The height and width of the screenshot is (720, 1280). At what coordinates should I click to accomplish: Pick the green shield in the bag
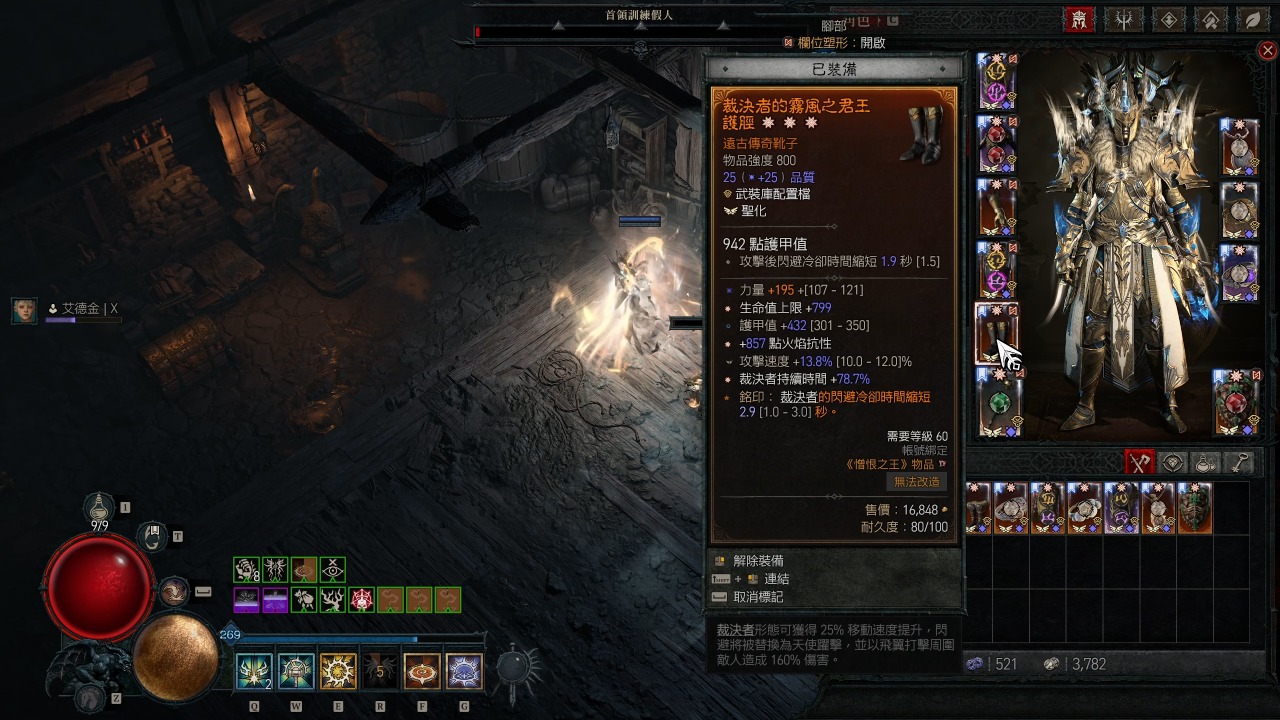(x=1194, y=508)
